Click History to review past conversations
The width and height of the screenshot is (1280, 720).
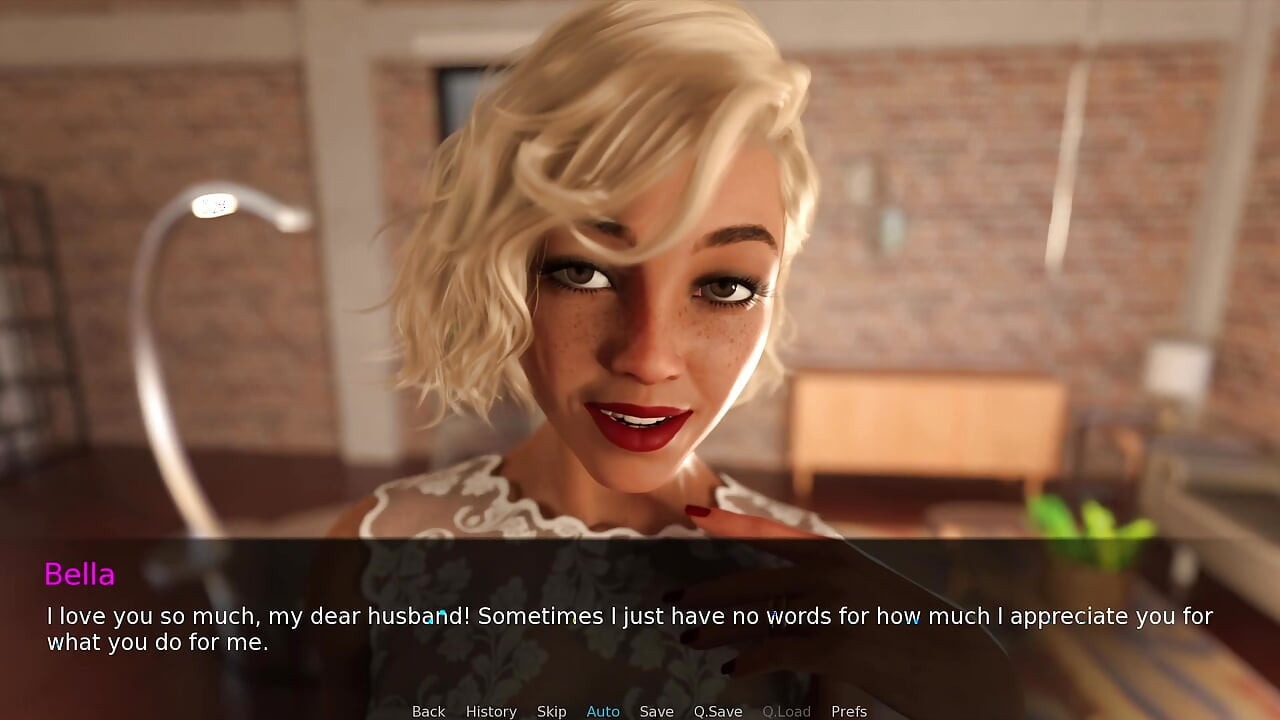coord(491,710)
